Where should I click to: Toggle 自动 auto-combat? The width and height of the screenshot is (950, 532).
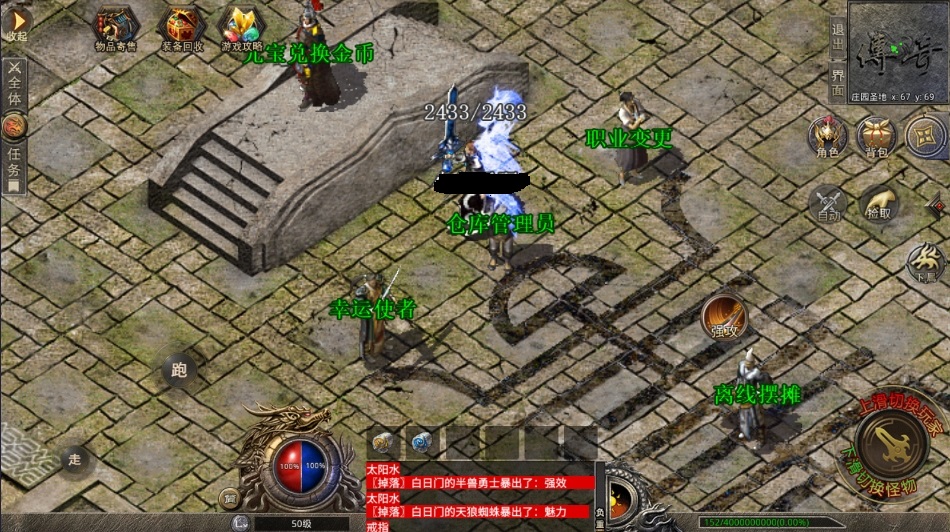[x=828, y=203]
